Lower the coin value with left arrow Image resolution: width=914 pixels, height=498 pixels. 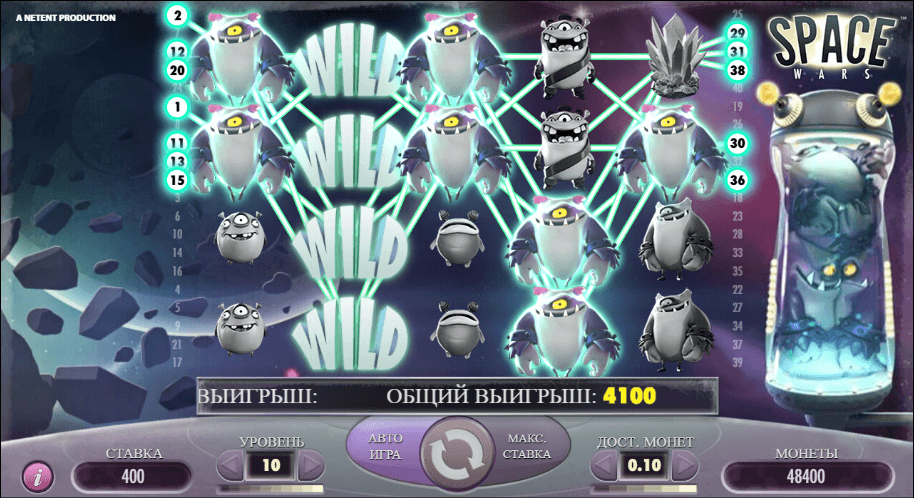tap(604, 465)
